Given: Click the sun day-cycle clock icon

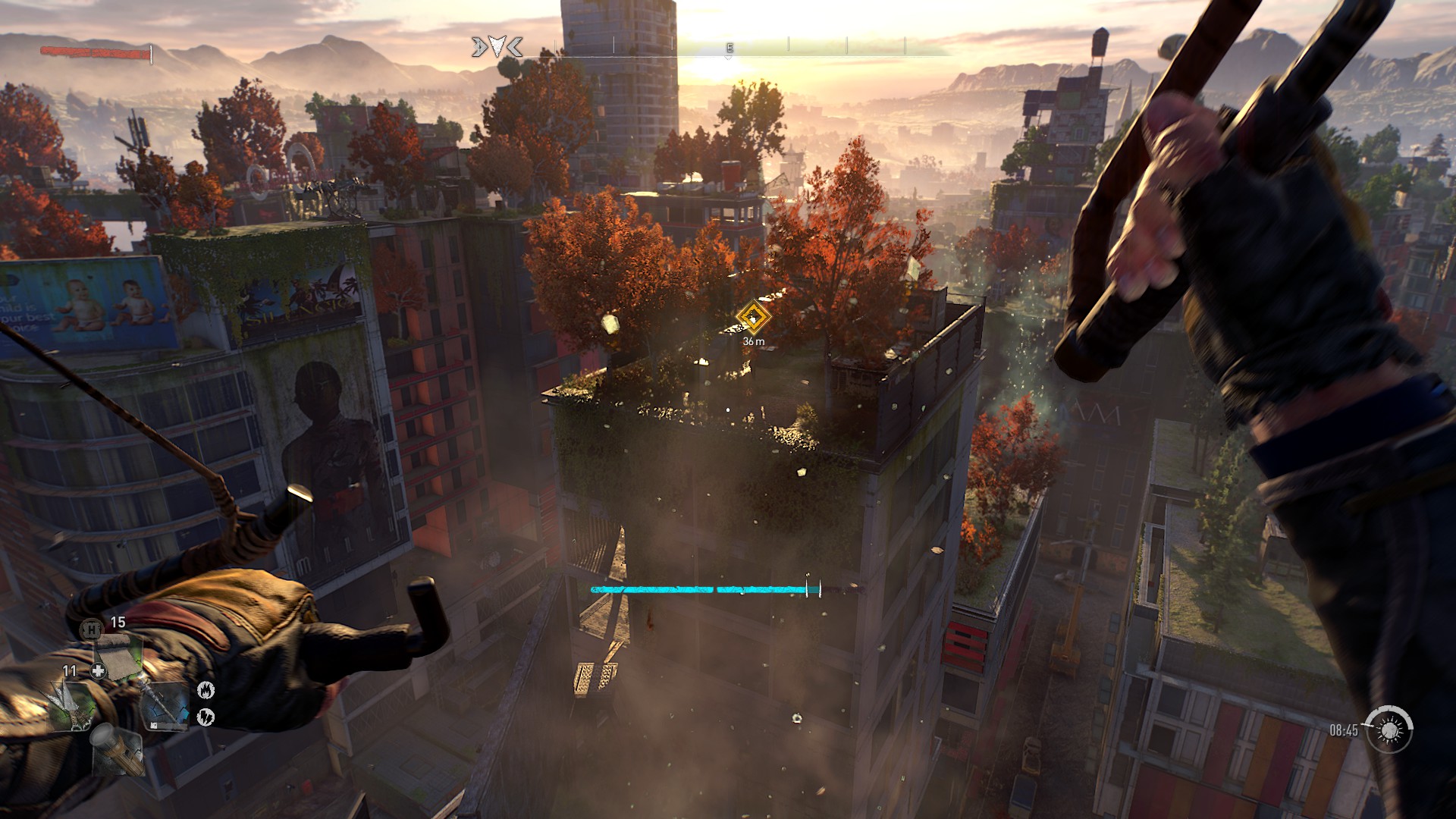Looking at the screenshot, I should (1389, 730).
